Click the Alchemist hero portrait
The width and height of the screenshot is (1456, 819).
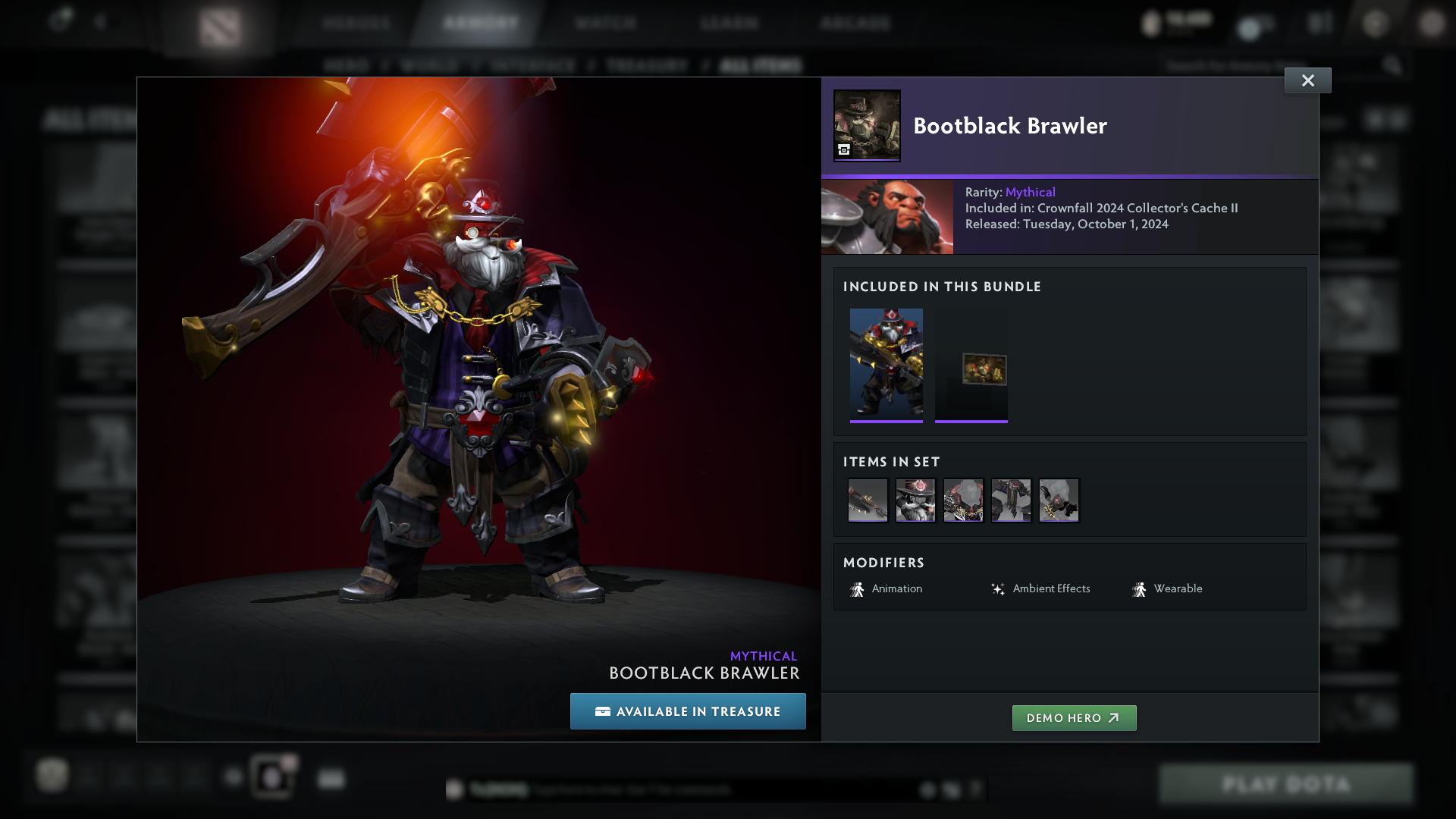(887, 217)
